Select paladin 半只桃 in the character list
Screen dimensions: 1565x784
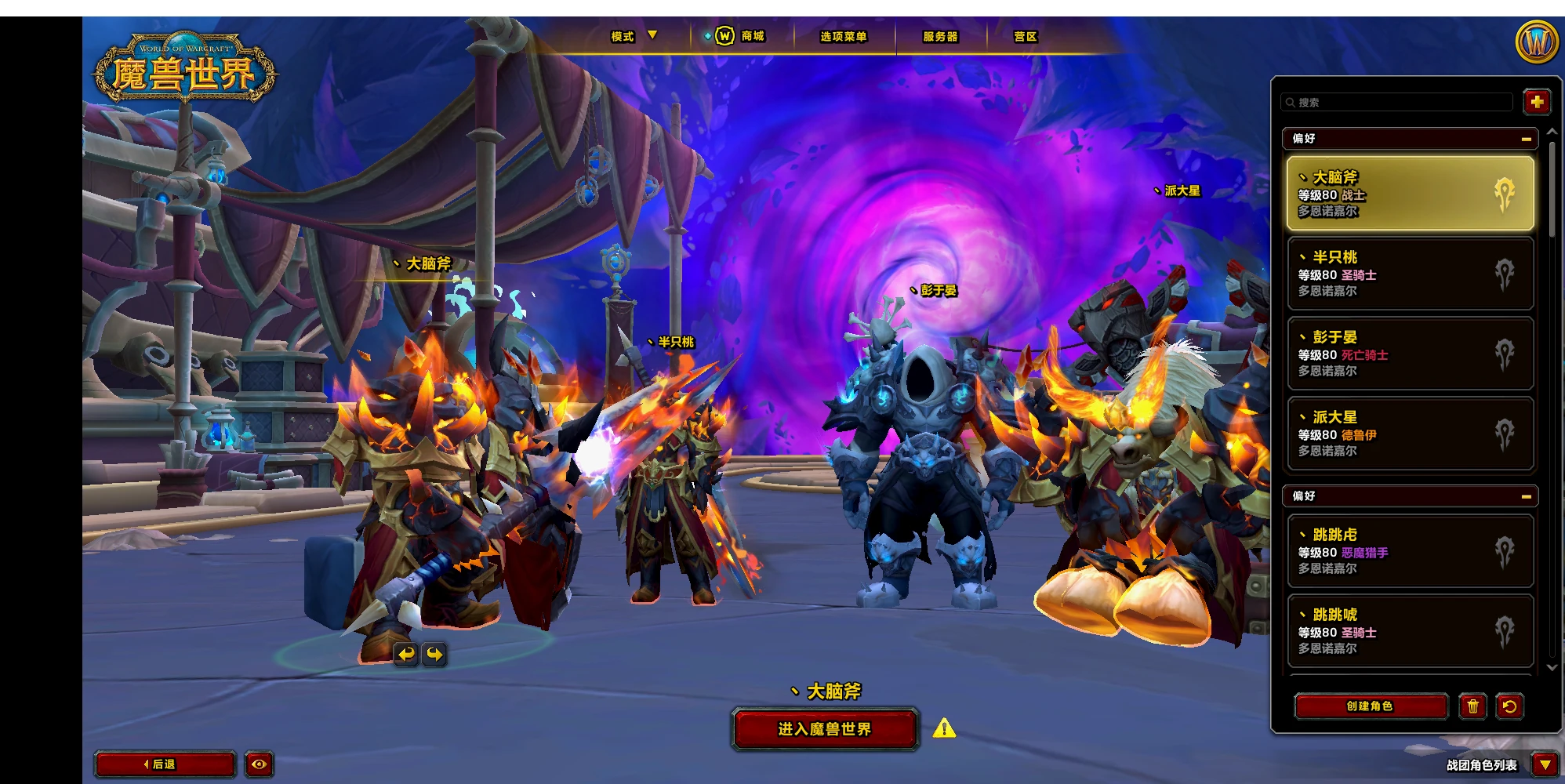coord(1409,274)
